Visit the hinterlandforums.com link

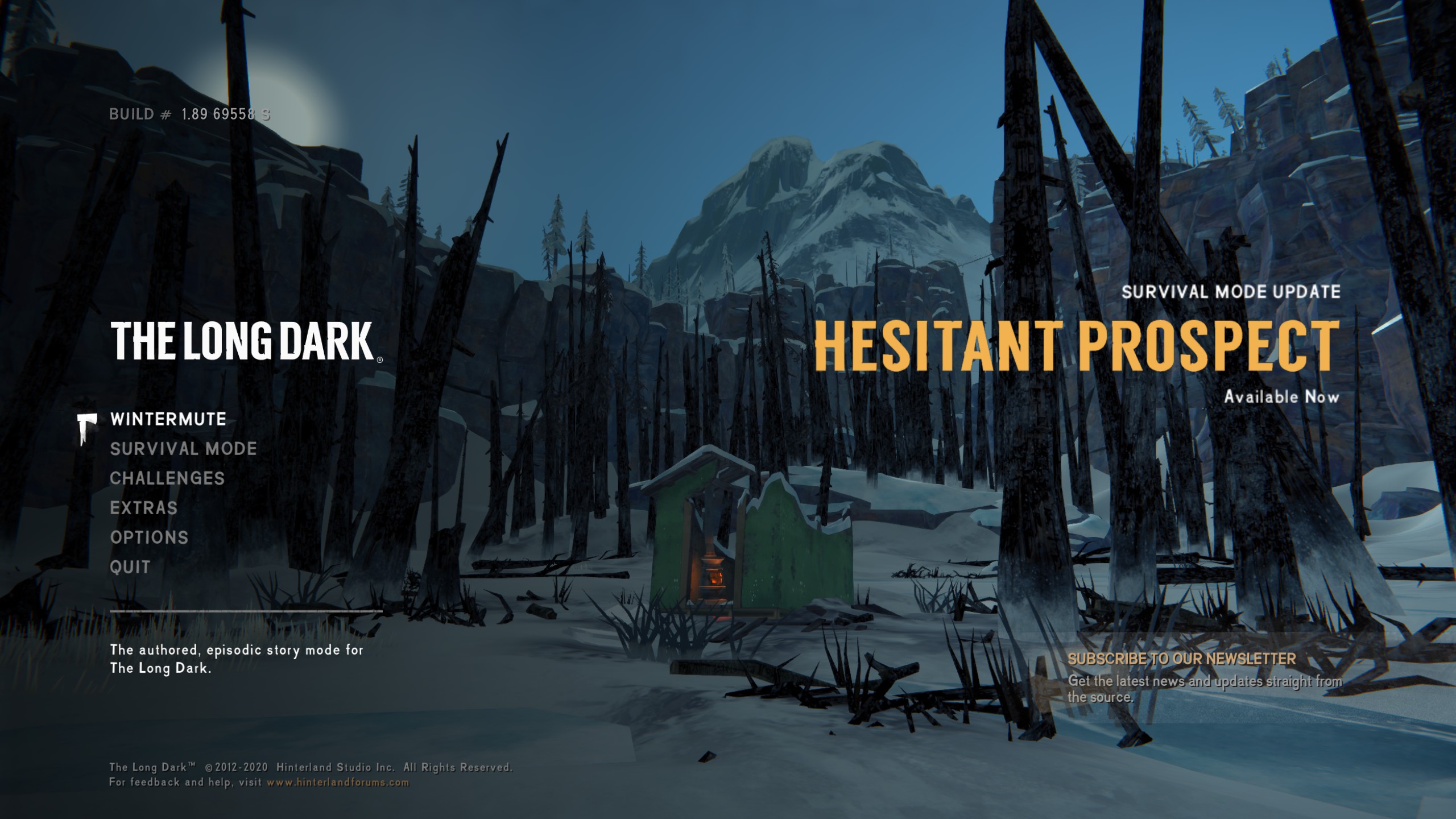(x=338, y=783)
